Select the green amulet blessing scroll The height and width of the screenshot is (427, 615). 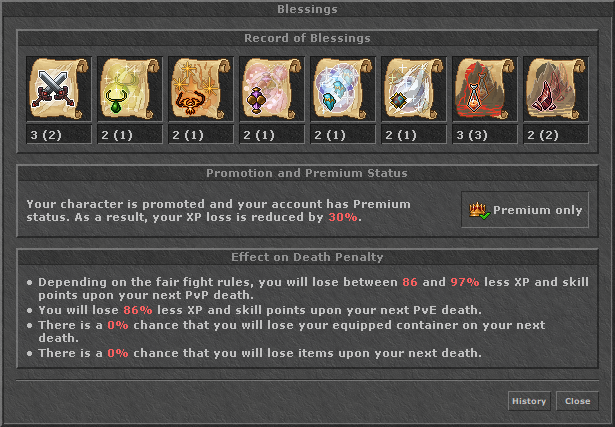pyautogui.click(x=130, y=90)
